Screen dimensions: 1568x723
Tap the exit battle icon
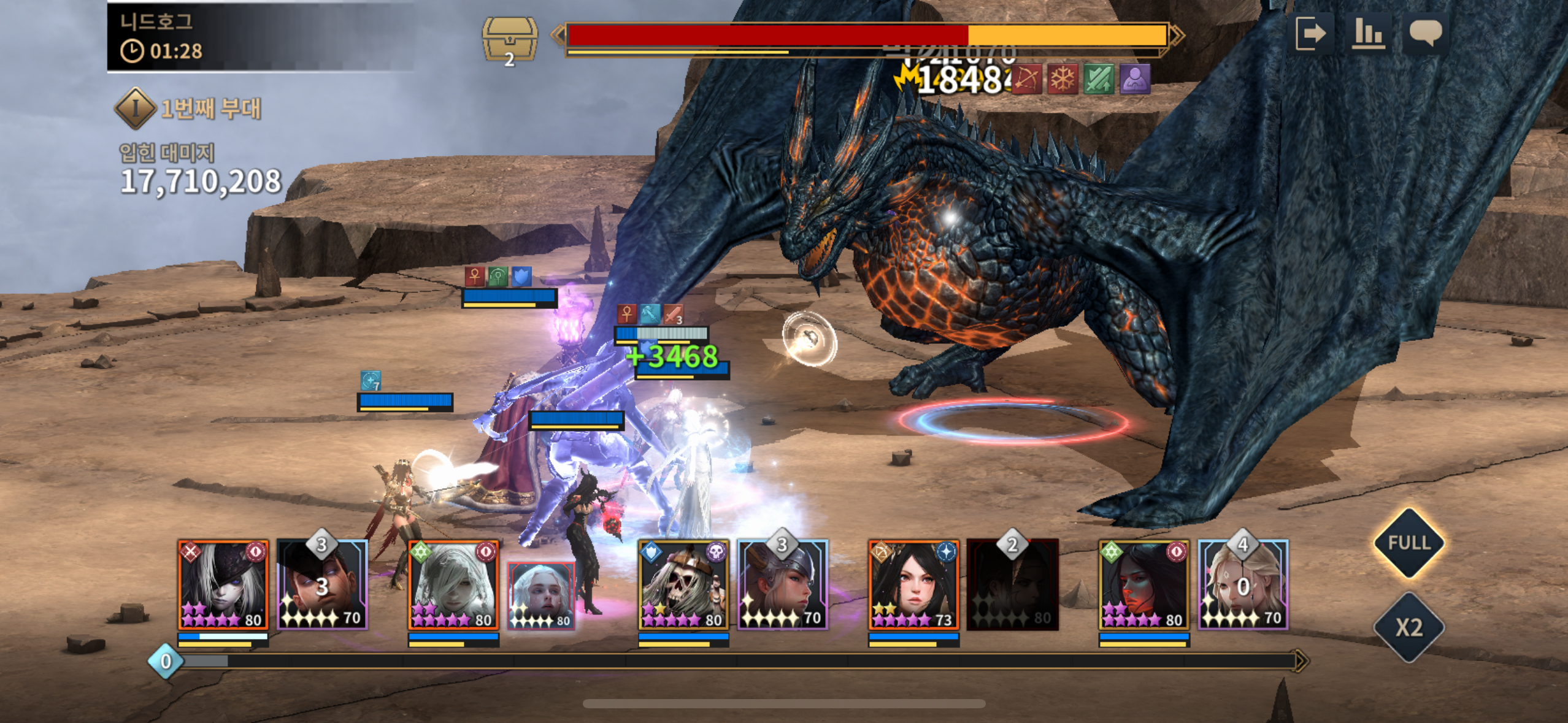[1310, 33]
